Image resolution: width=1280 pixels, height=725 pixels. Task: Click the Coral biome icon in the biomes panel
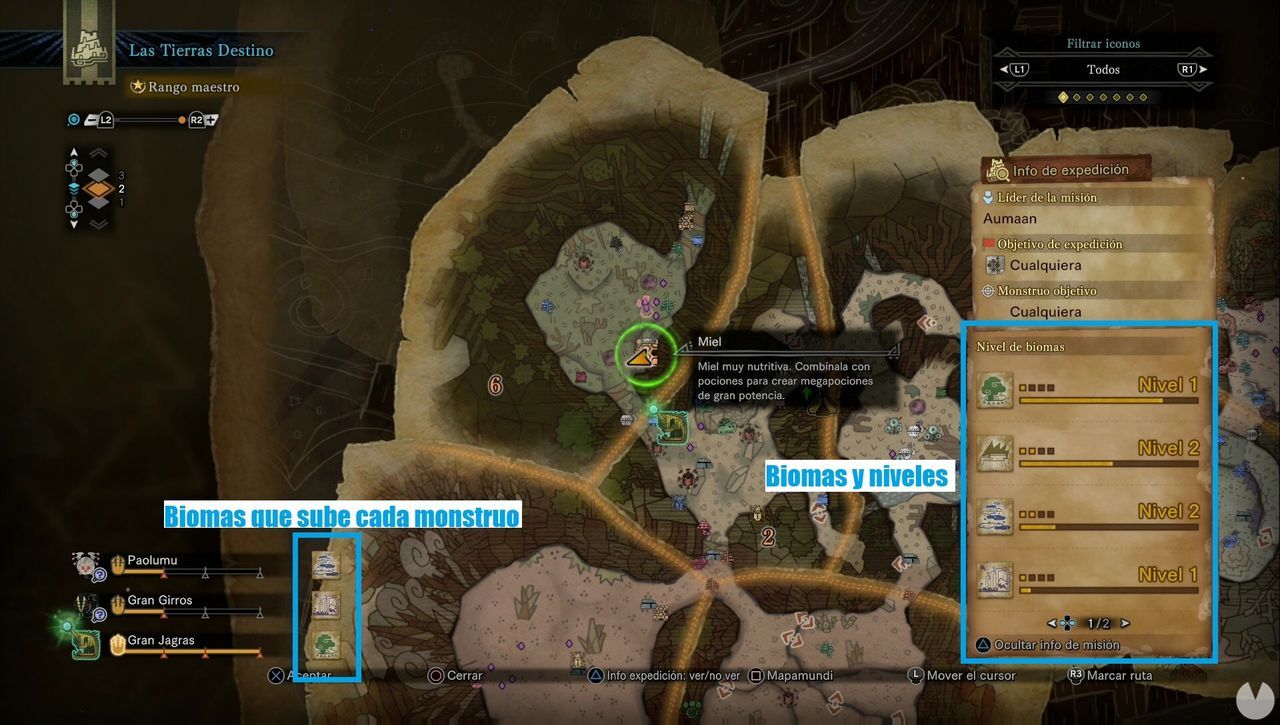pos(995,515)
